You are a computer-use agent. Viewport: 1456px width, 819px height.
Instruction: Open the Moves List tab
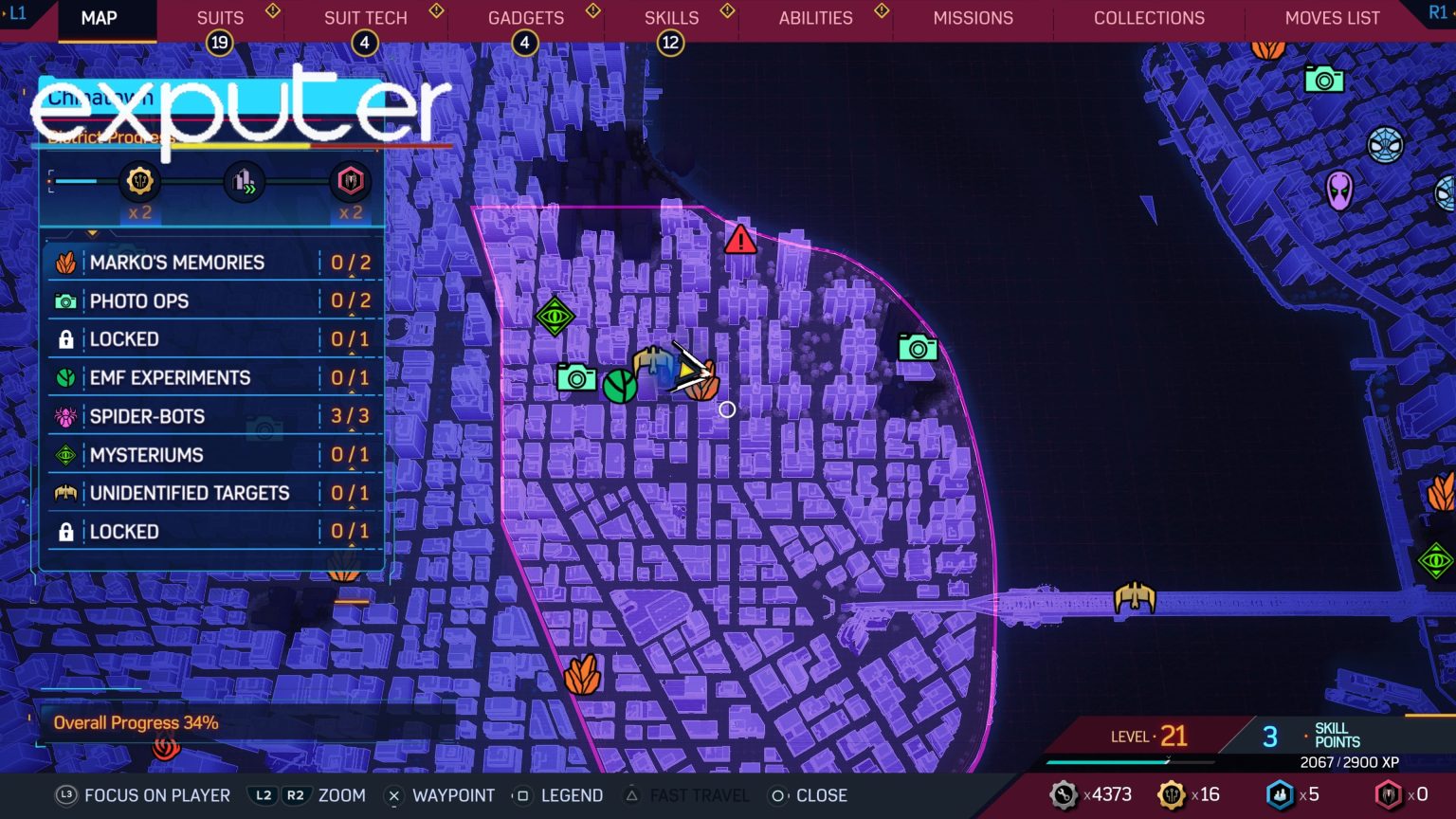pyautogui.click(x=1333, y=17)
